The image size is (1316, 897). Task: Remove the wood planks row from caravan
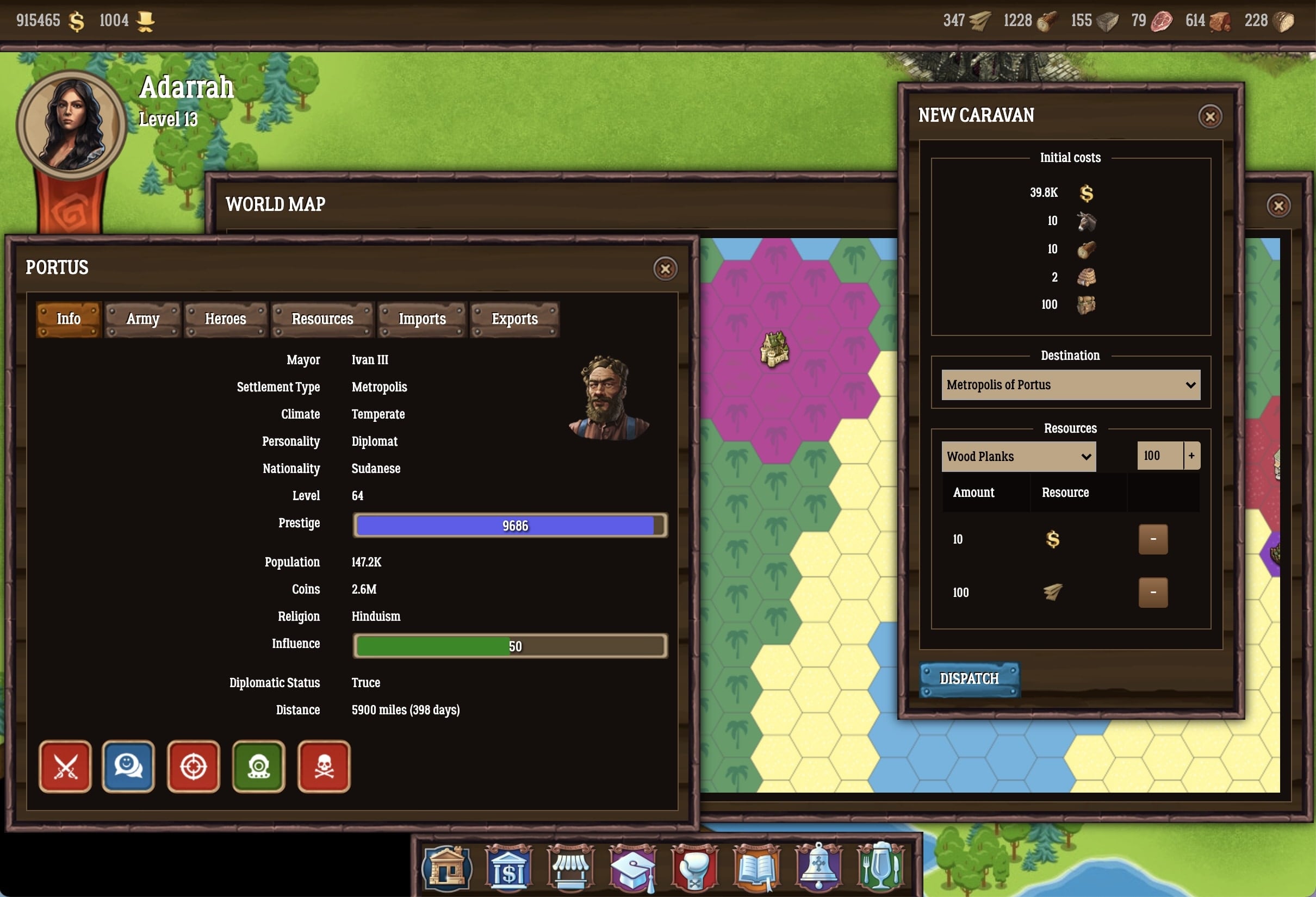[x=1153, y=593]
